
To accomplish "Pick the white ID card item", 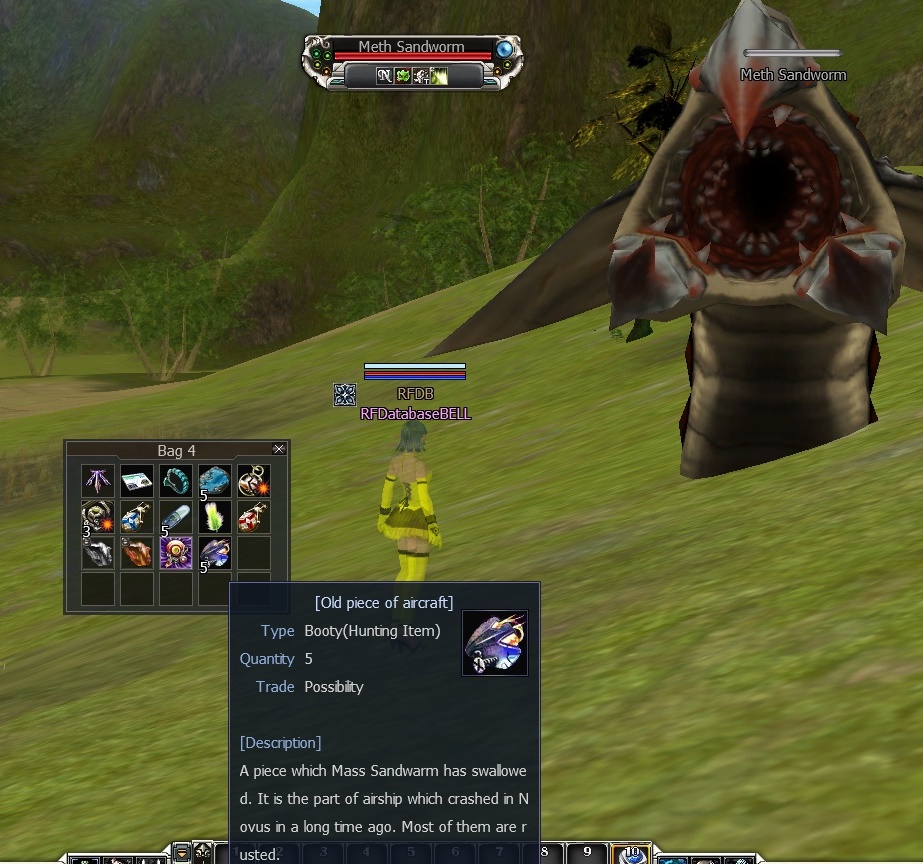I will pos(137,481).
